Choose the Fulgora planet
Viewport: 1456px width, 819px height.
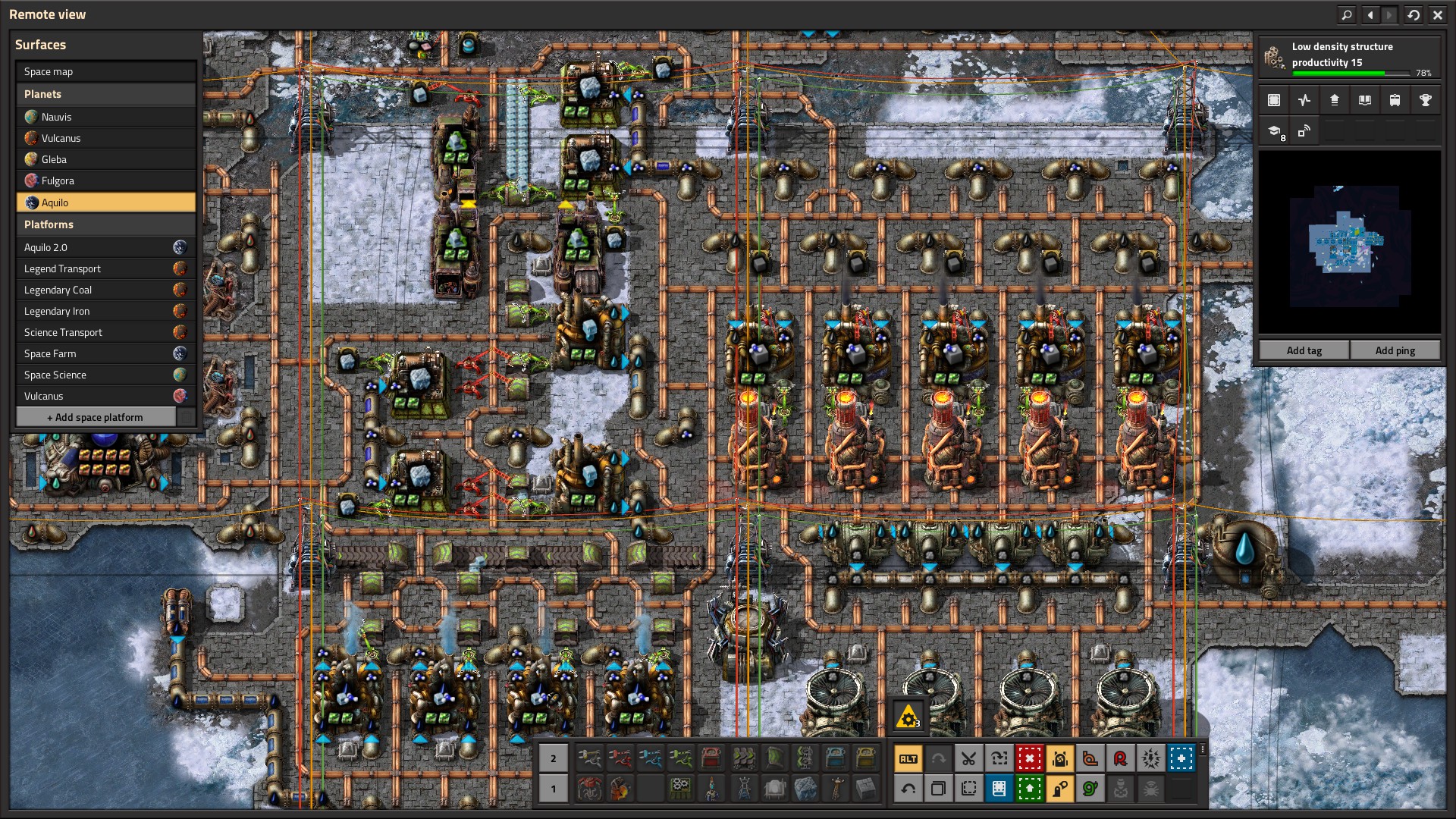(106, 180)
